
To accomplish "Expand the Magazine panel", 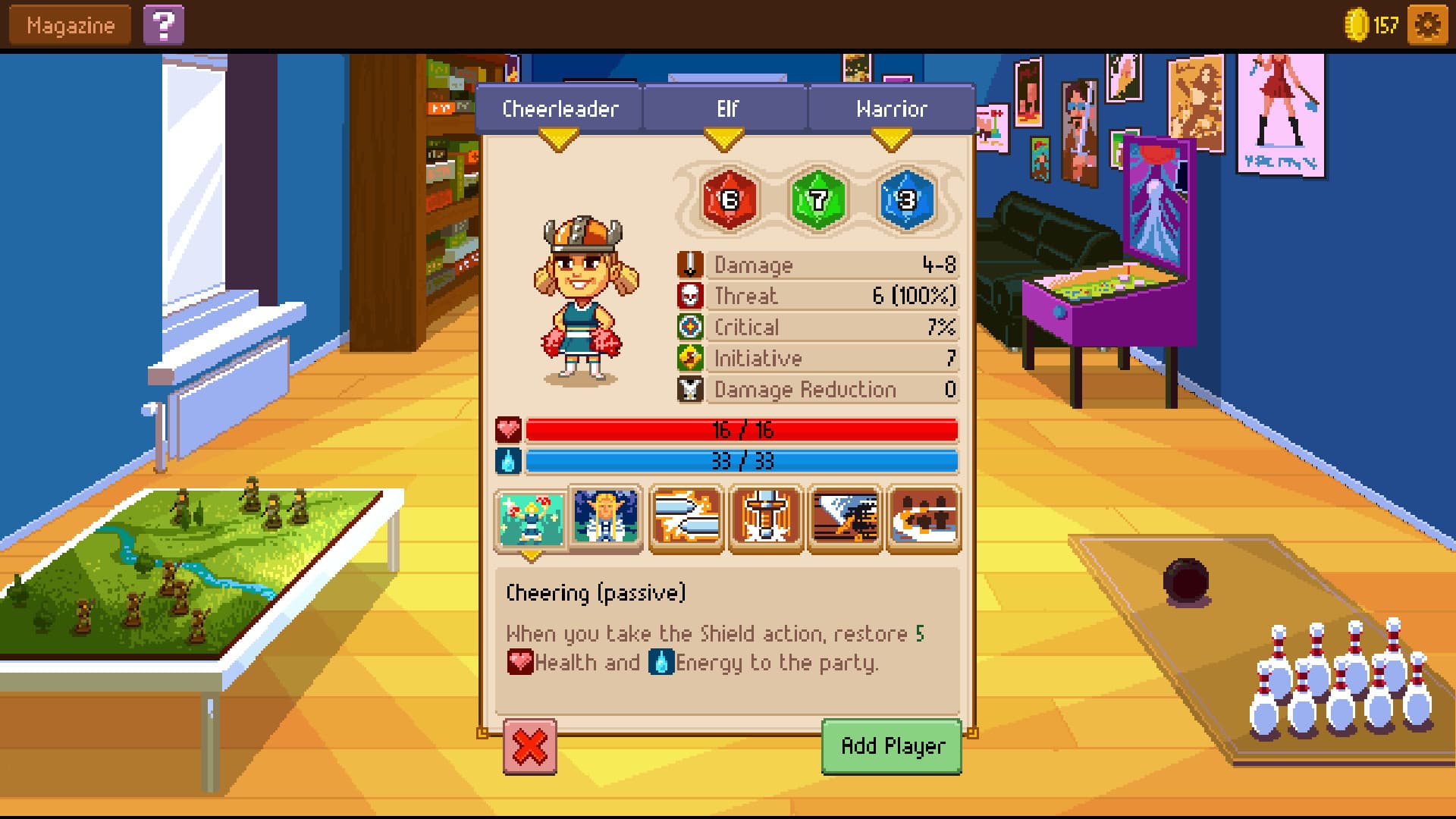I will [68, 24].
